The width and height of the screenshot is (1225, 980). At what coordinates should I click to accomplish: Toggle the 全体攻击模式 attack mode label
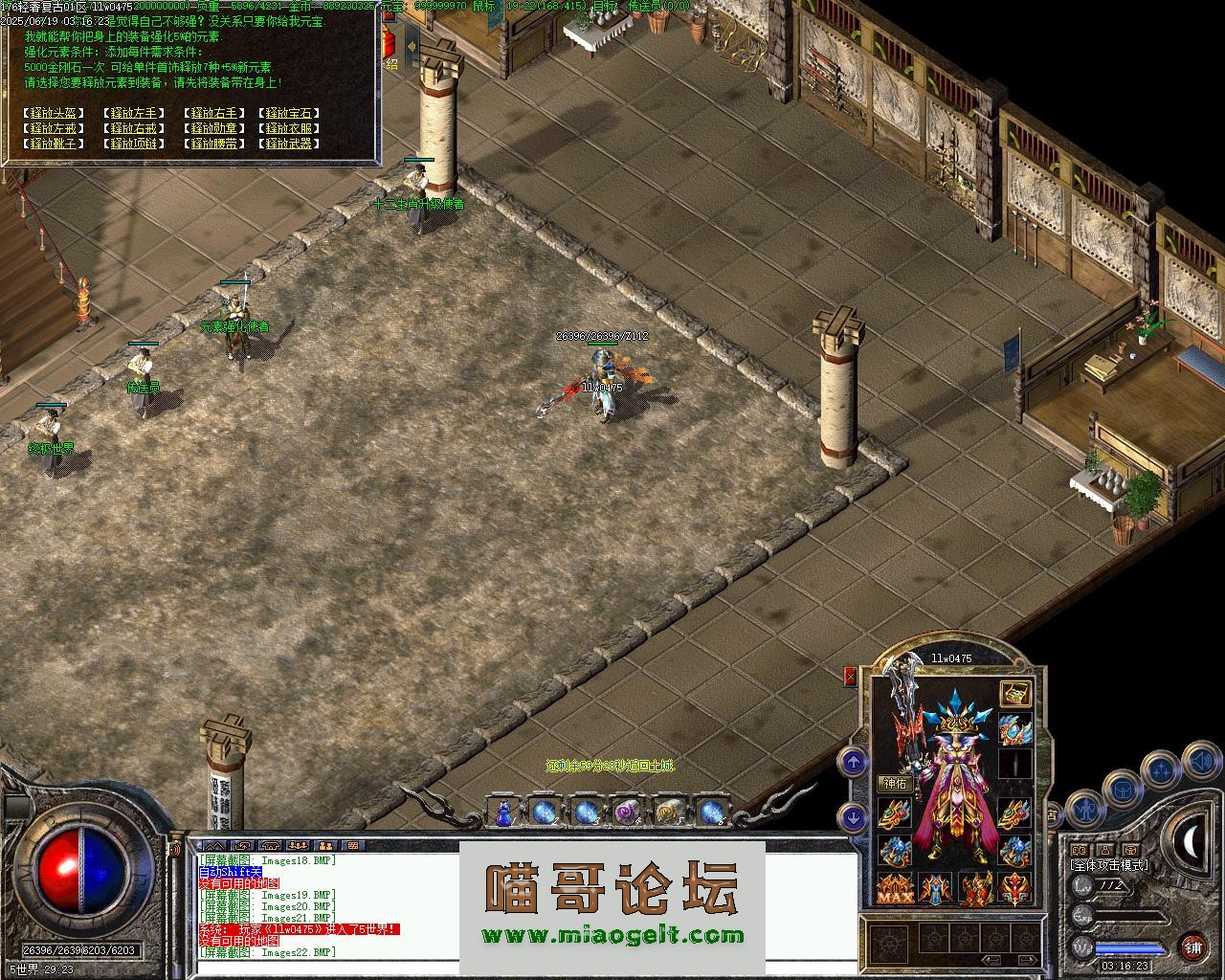(1108, 866)
